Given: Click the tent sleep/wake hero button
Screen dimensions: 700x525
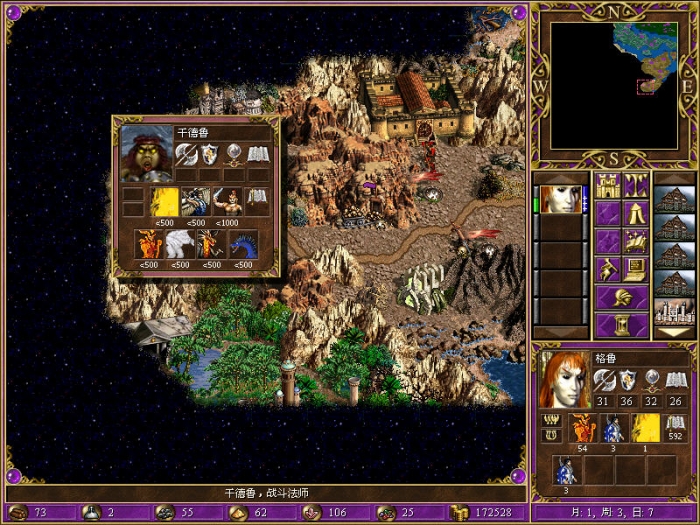Looking at the screenshot, I should click(x=636, y=213).
